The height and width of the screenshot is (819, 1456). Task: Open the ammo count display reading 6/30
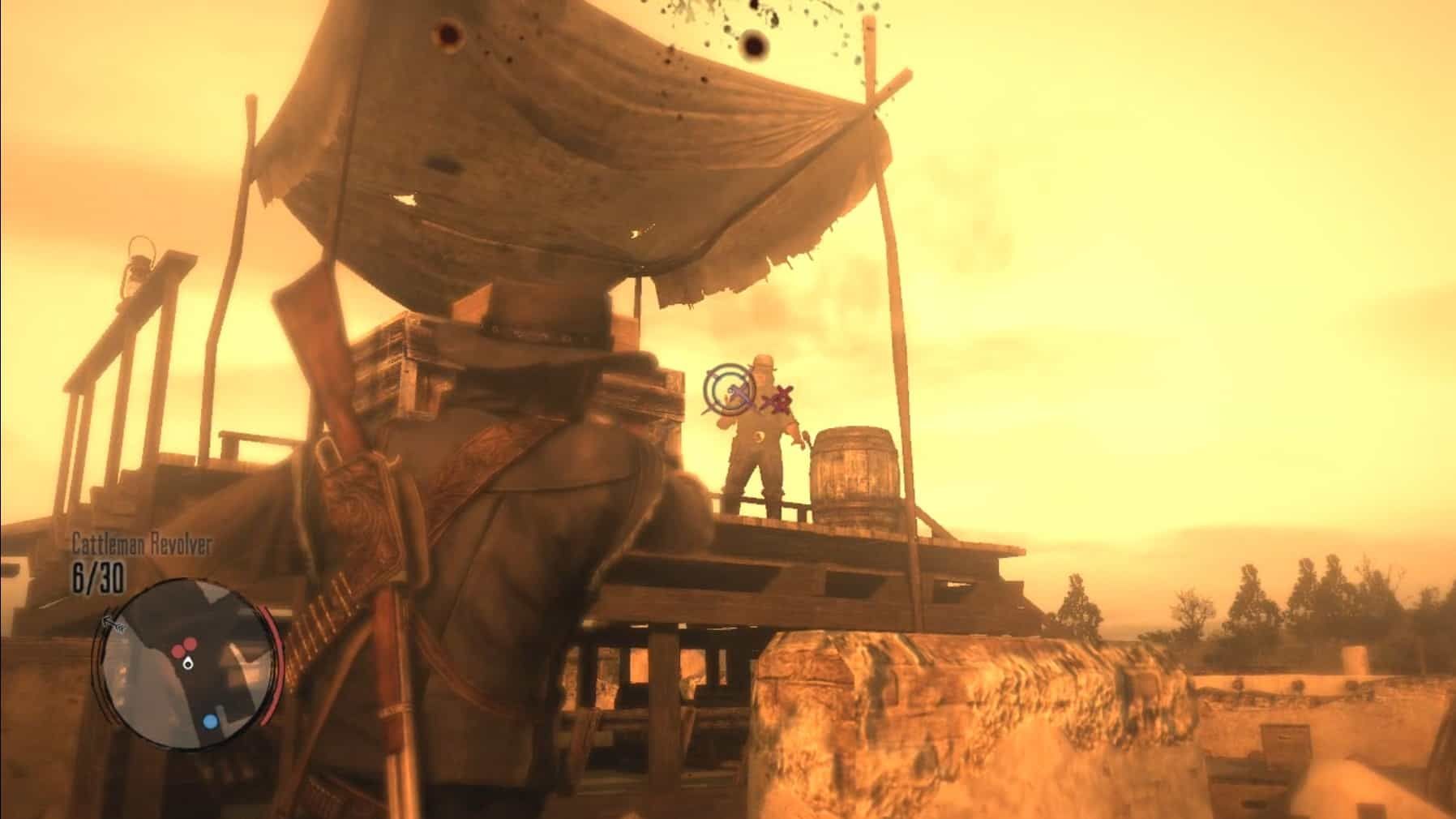[97, 577]
